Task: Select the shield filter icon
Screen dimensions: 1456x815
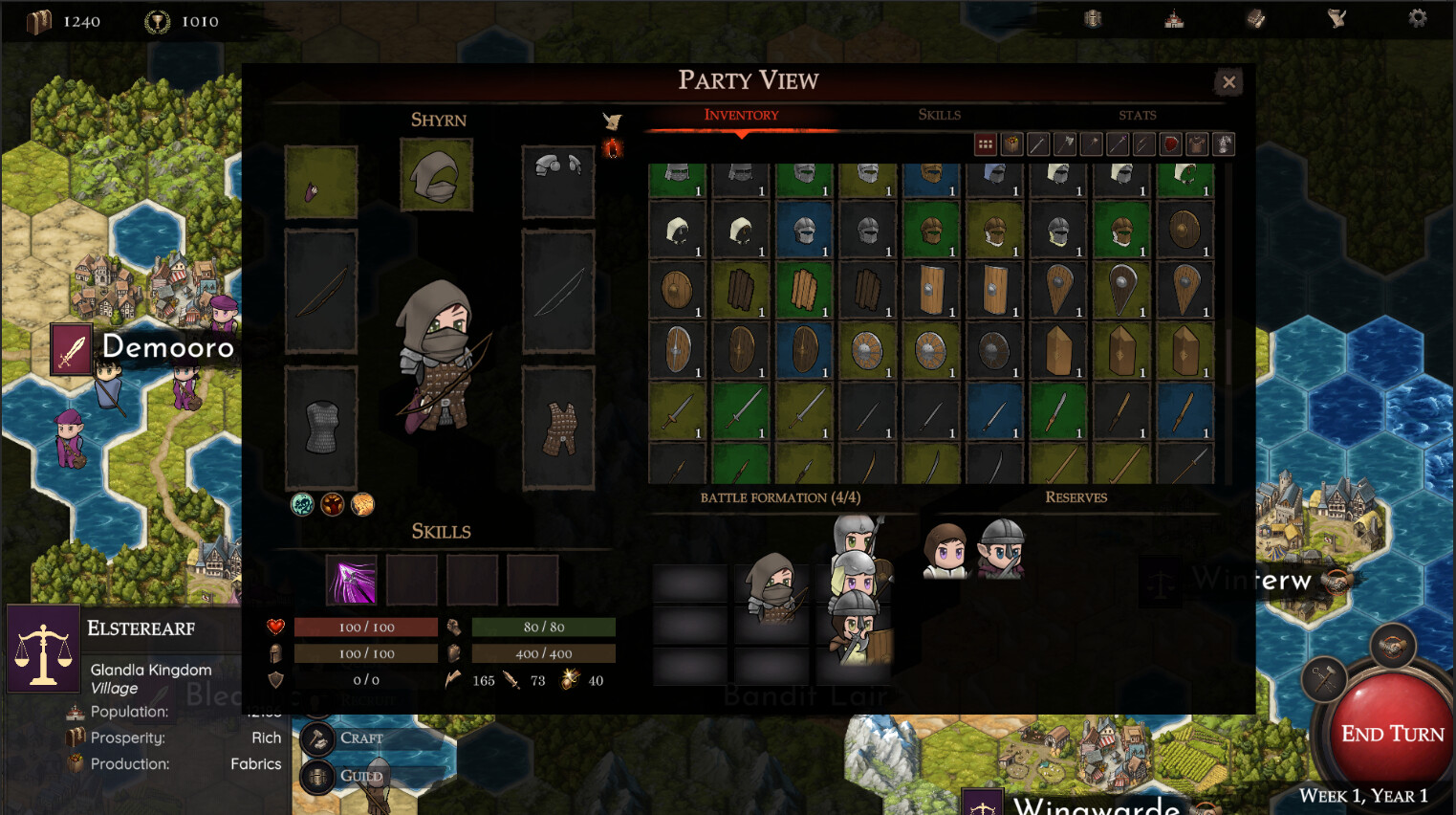Action: pyautogui.click(x=1170, y=143)
